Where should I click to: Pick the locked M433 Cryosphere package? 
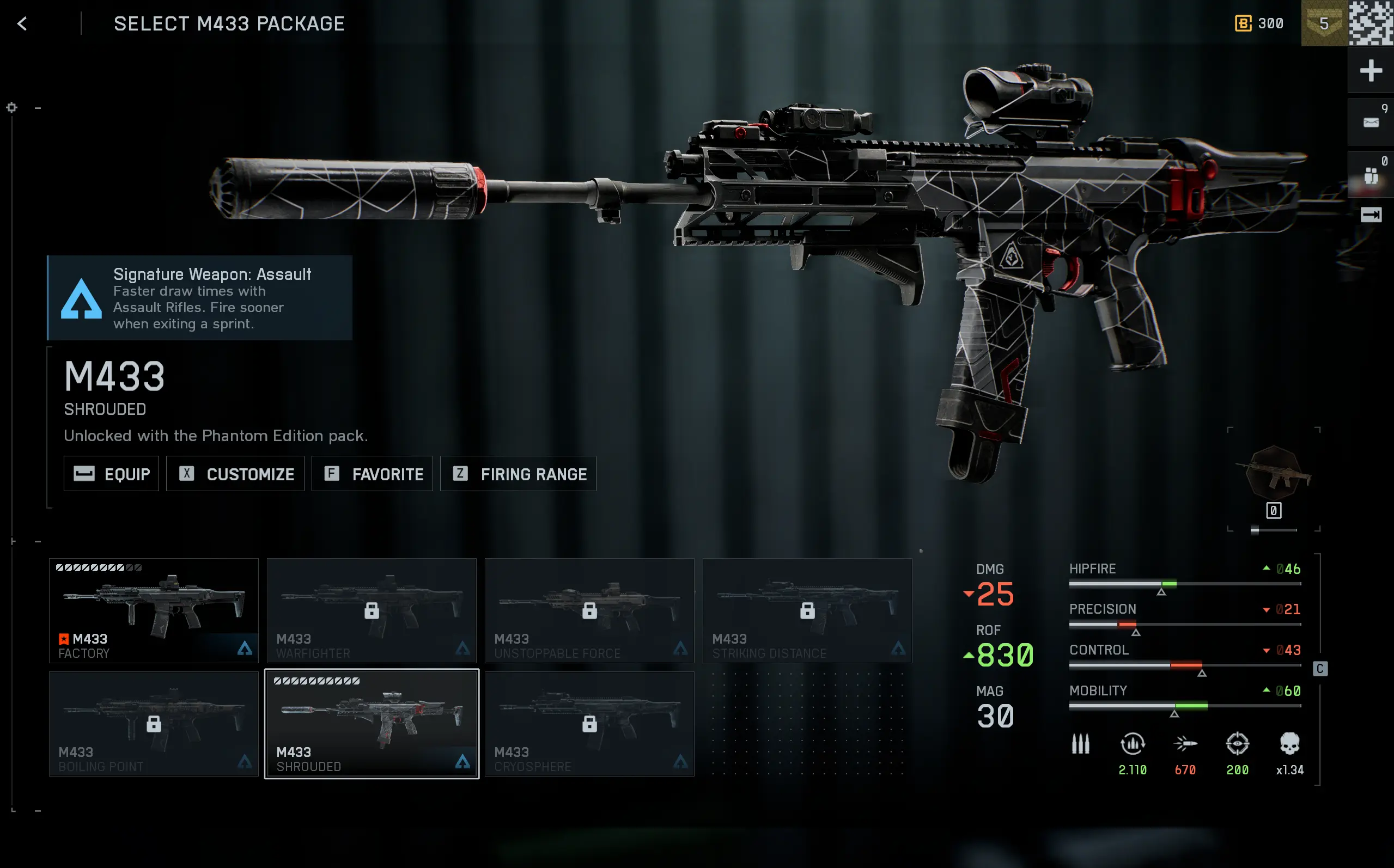click(589, 723)
